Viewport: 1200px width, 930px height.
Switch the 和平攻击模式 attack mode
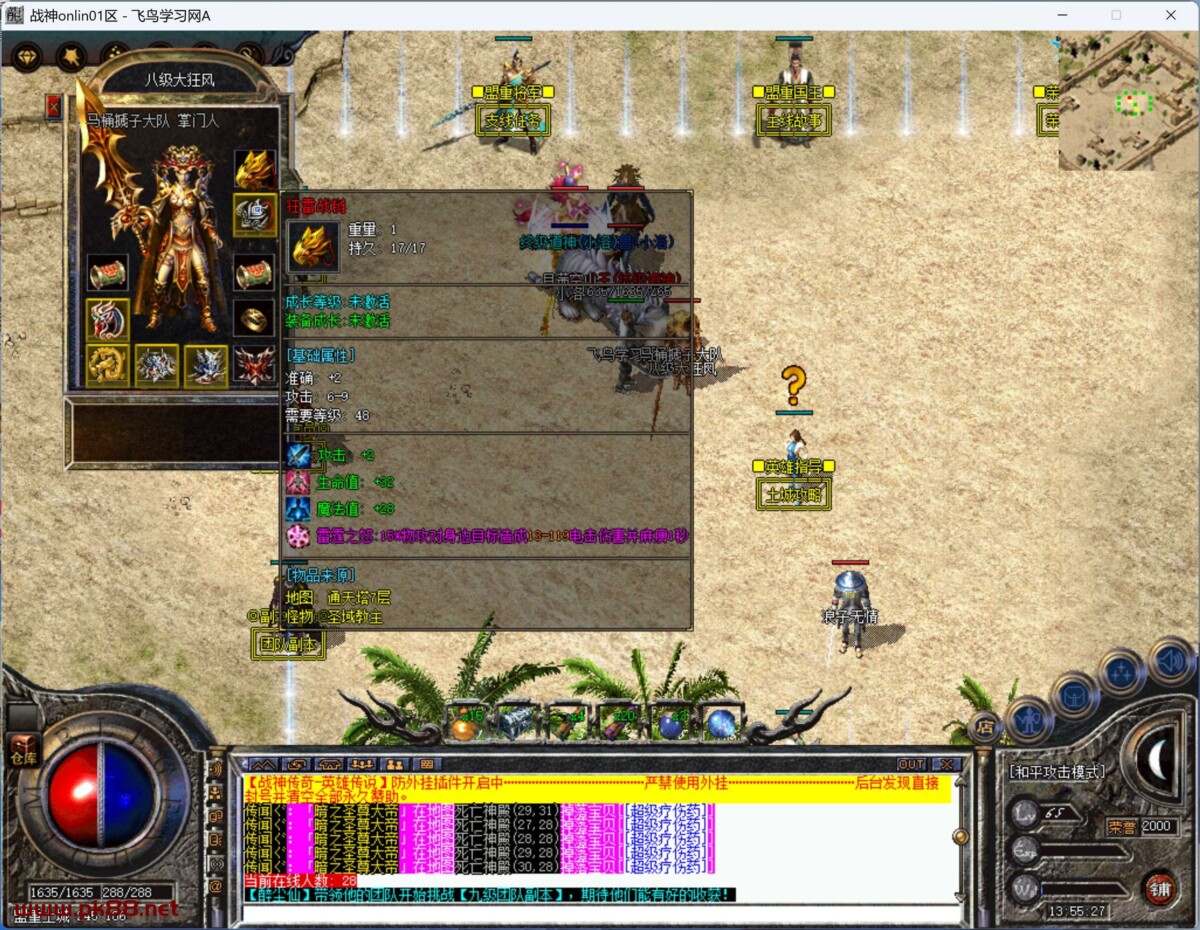pyautogui.click(x=1057, y=771)
